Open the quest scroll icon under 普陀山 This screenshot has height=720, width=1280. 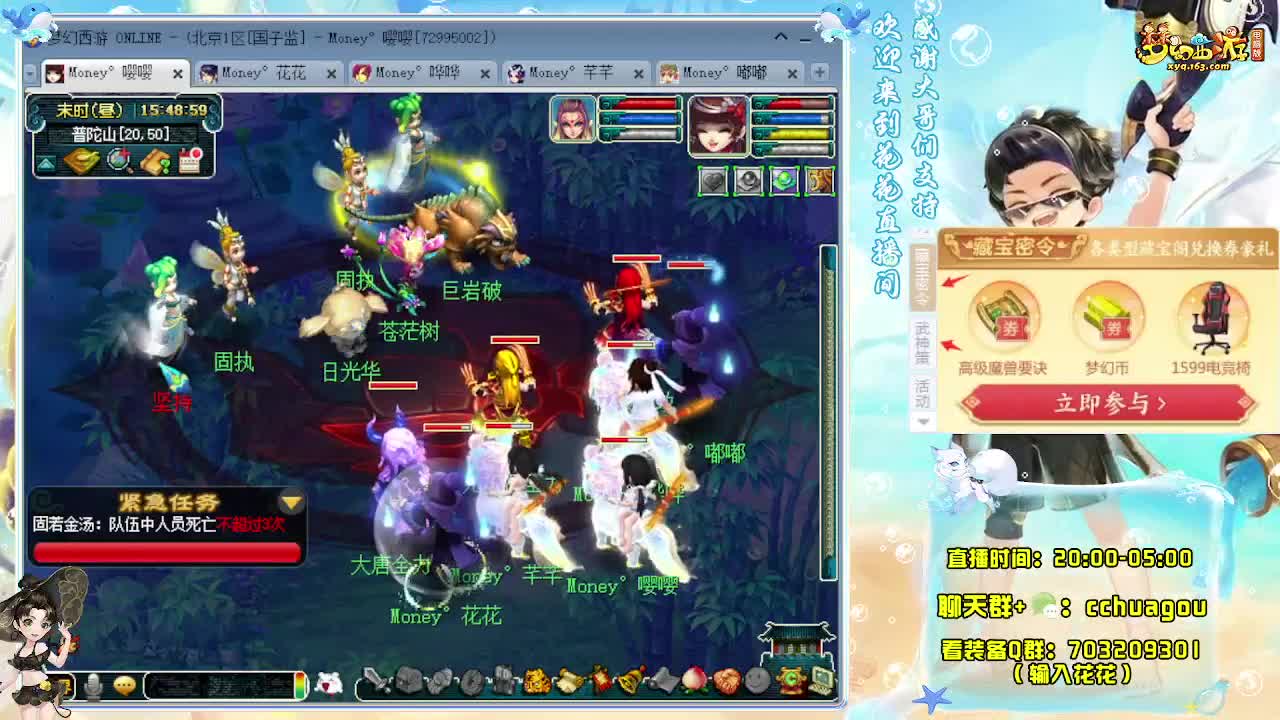coord(154,162)
